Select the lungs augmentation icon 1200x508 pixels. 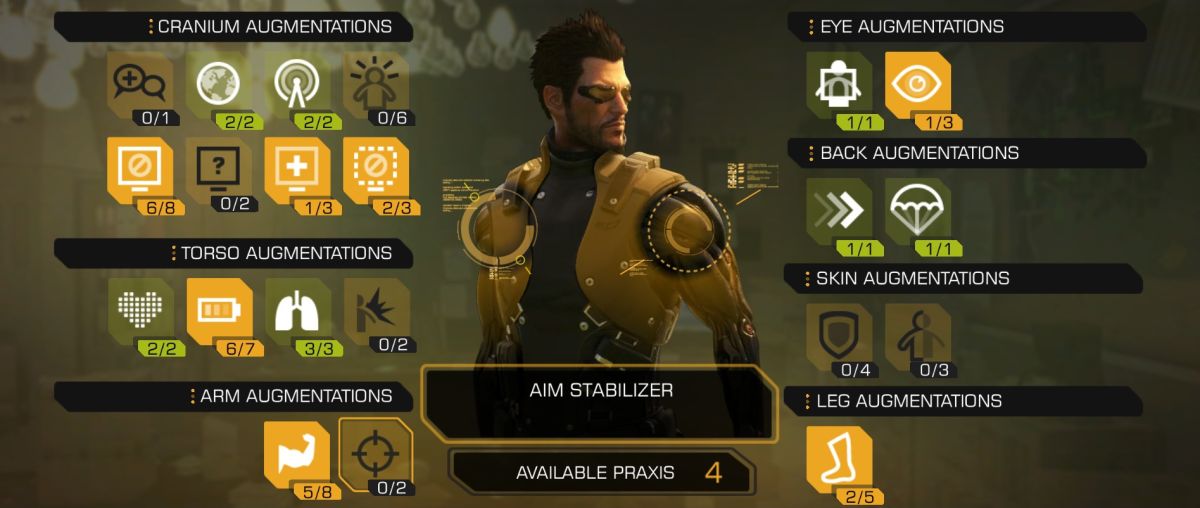coord(297,311)
